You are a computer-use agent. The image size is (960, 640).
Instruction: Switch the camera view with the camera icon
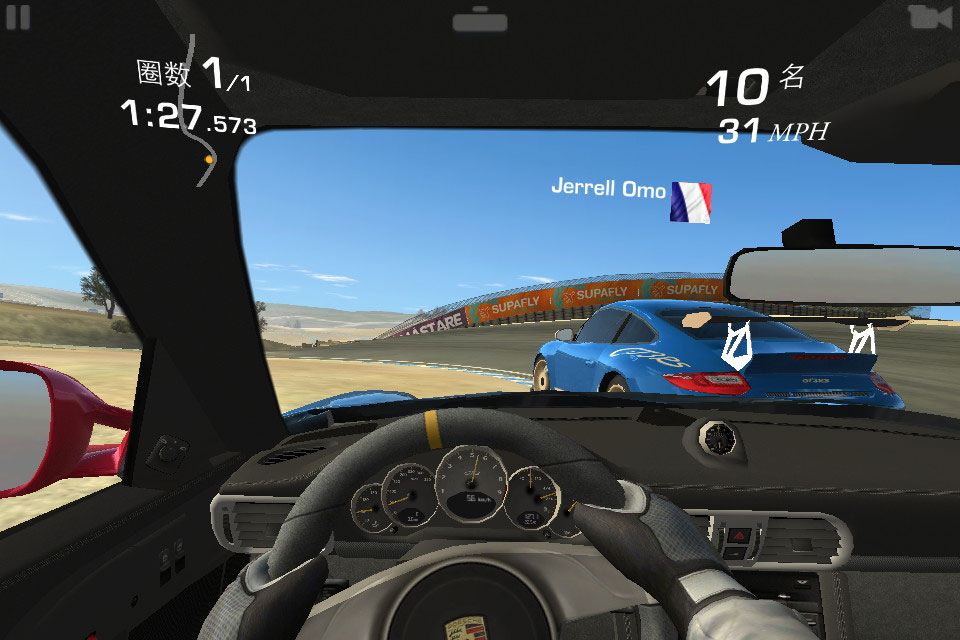coord(929,17)
